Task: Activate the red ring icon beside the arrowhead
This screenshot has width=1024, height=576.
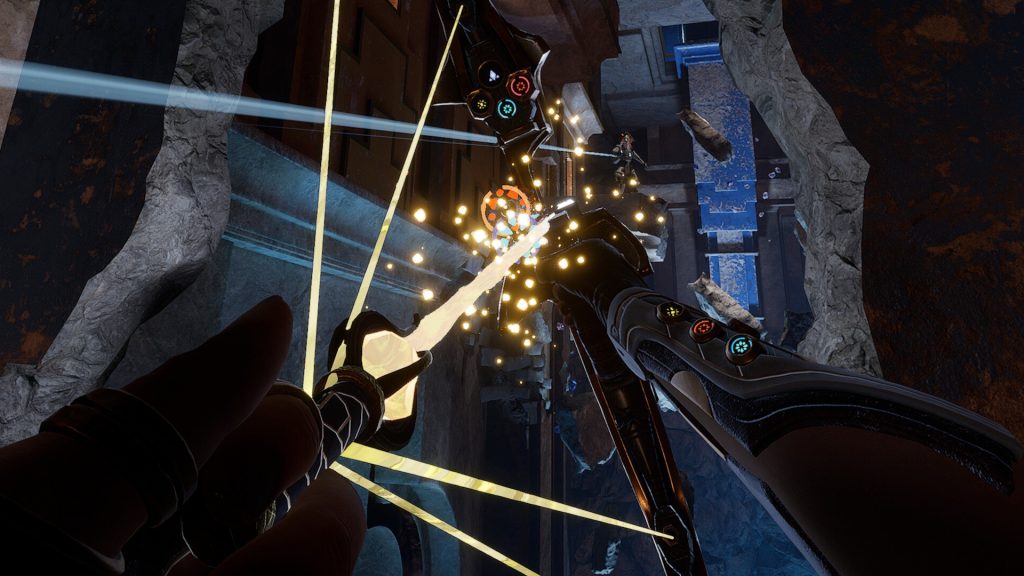Action: coord(519,84)
